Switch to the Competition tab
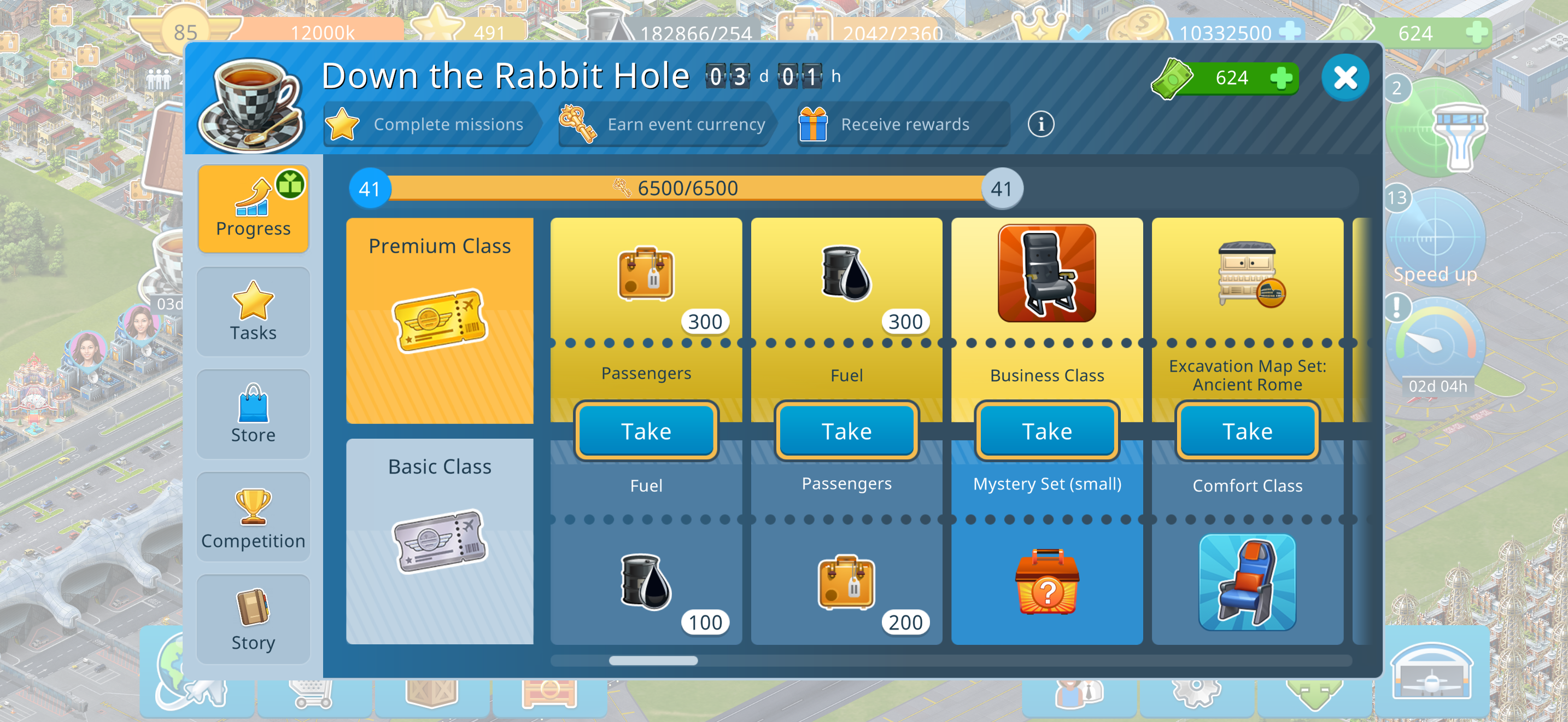The image size is (1568, 722). click(x=253, y=517)
